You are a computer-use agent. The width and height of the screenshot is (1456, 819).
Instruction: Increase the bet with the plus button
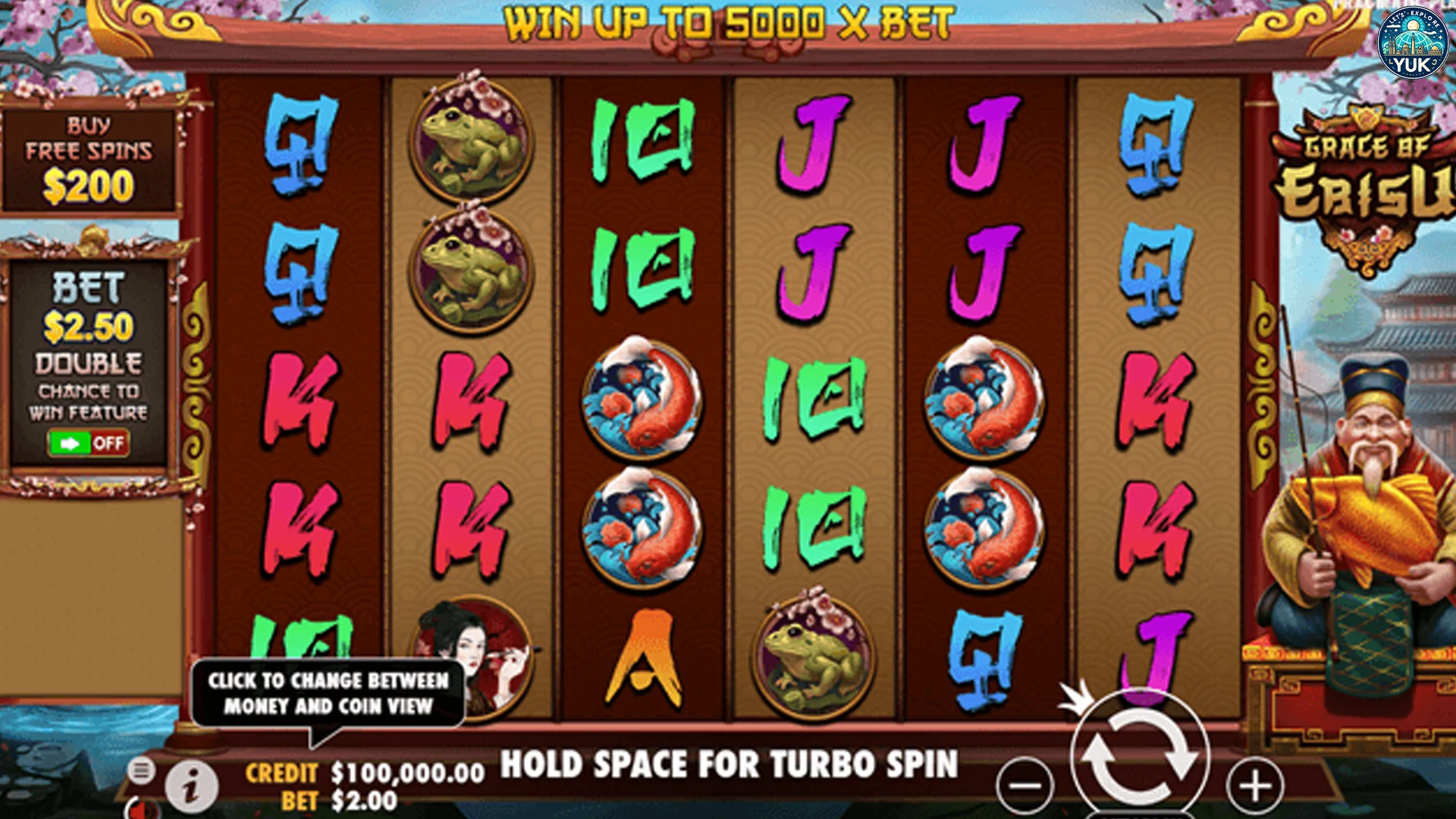coord(1255,786)
